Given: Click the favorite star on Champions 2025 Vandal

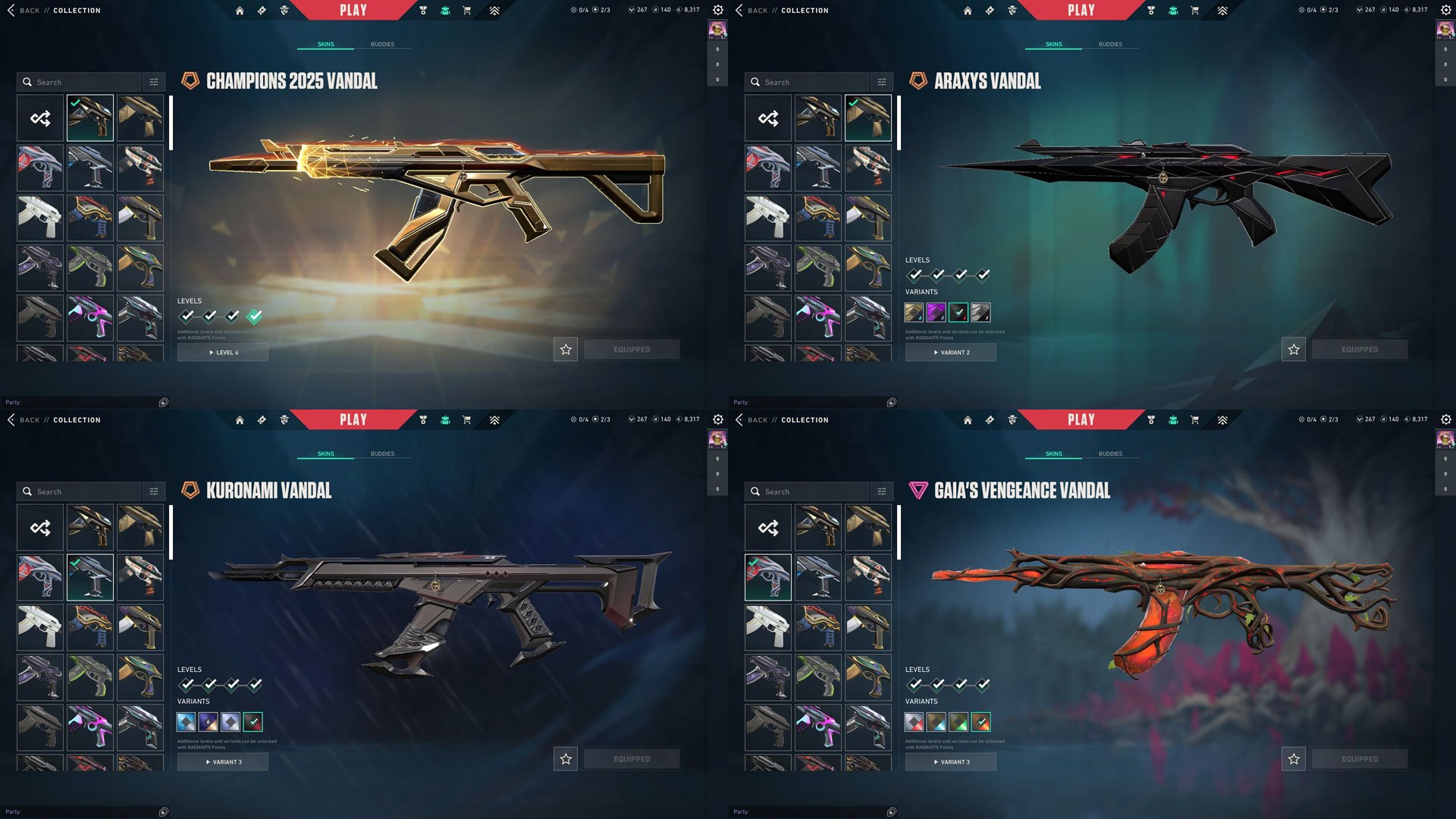Looking at the screenshot, I should coord(565,350).
